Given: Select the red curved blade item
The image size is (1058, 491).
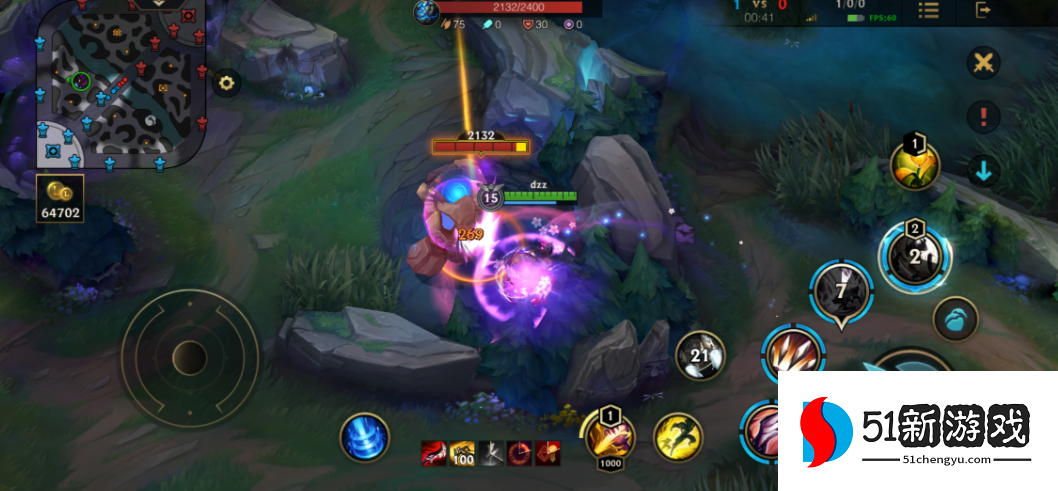Looking at the screenshot, I should [434, 453].
